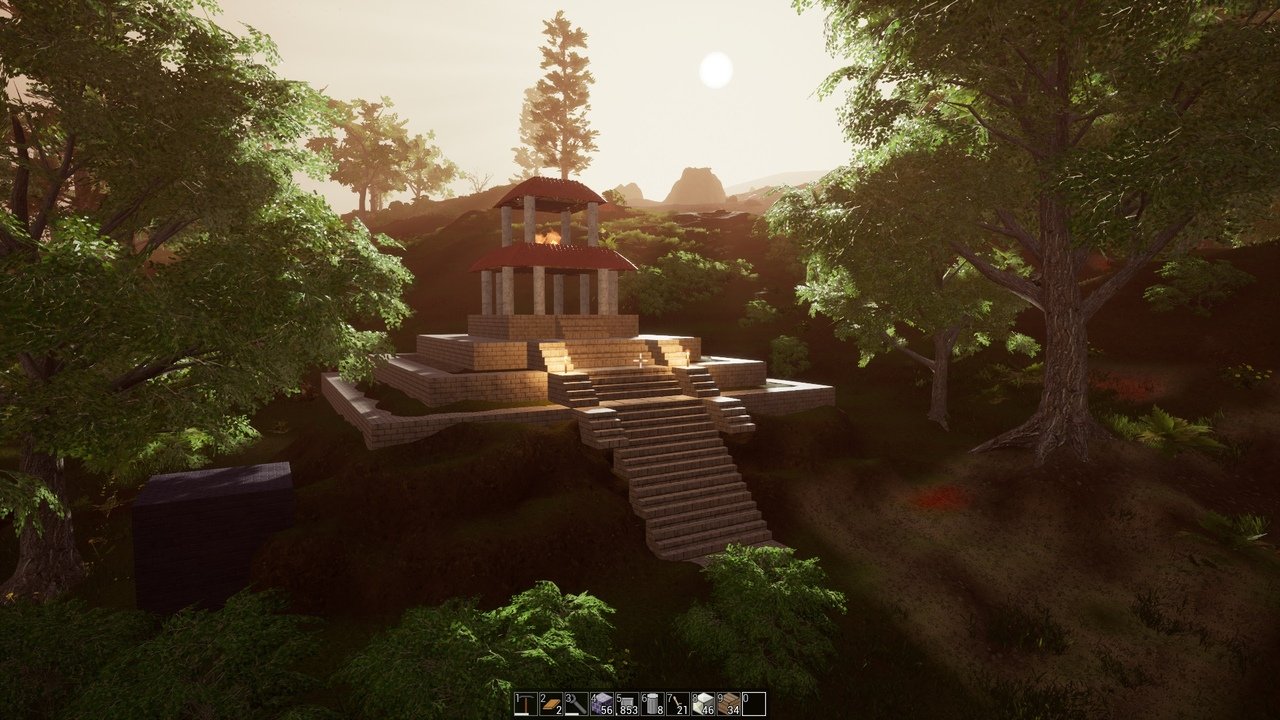Select the block item showing 853
Image resolution: width=1280 pixels, height=720 pixels.
click(x=625, y=701)
